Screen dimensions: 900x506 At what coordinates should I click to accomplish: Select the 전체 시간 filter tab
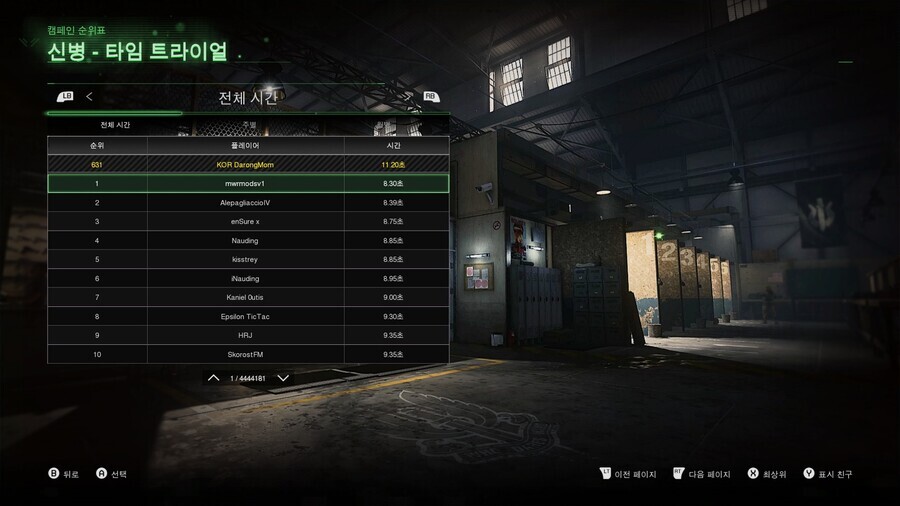point(115,125)
